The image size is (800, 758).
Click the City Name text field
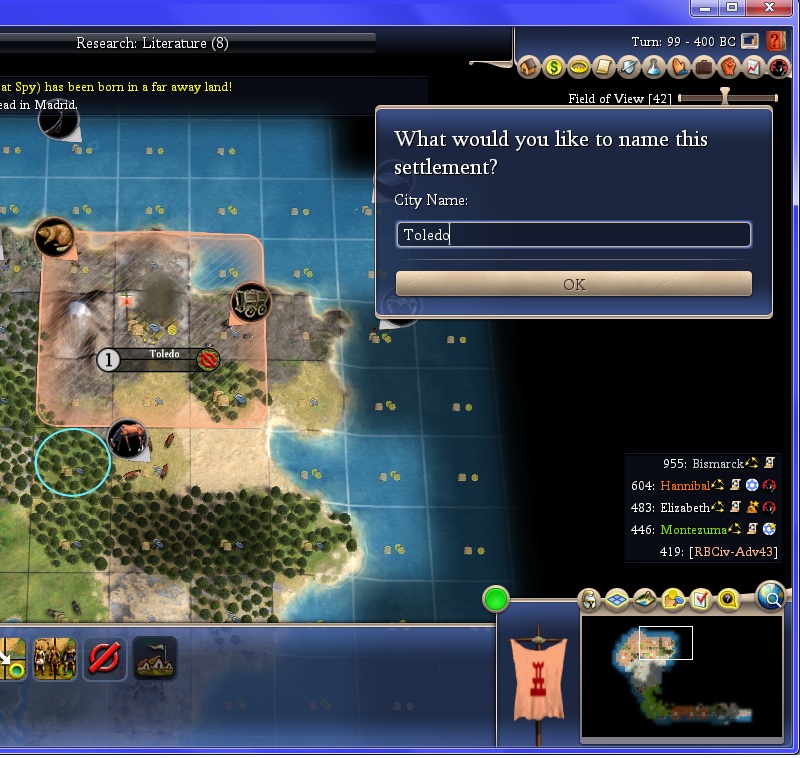[573, 235]
